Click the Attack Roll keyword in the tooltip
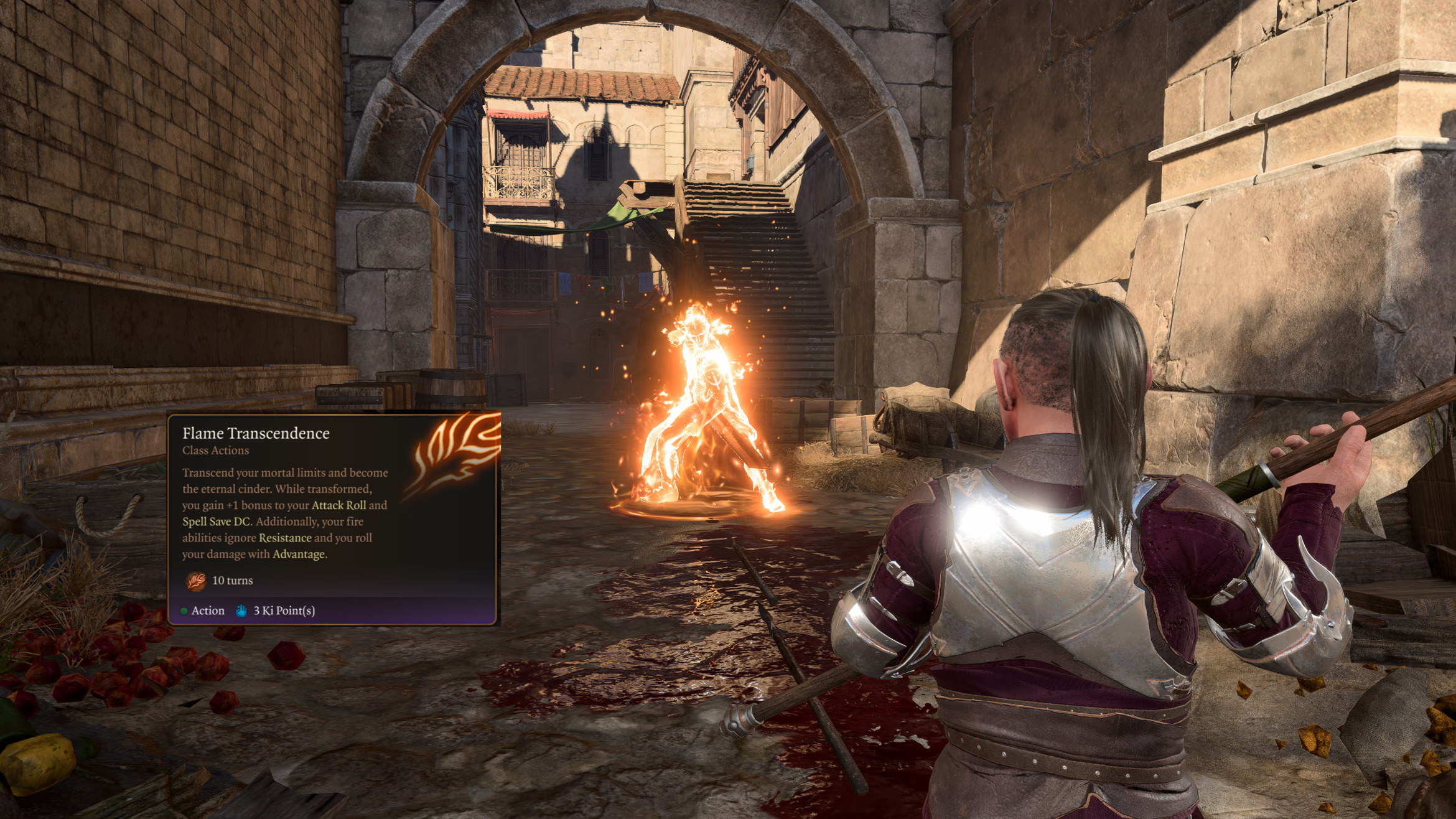This screenshot has height=819, width=1456. pyautogui.click(x=338, y=505)
